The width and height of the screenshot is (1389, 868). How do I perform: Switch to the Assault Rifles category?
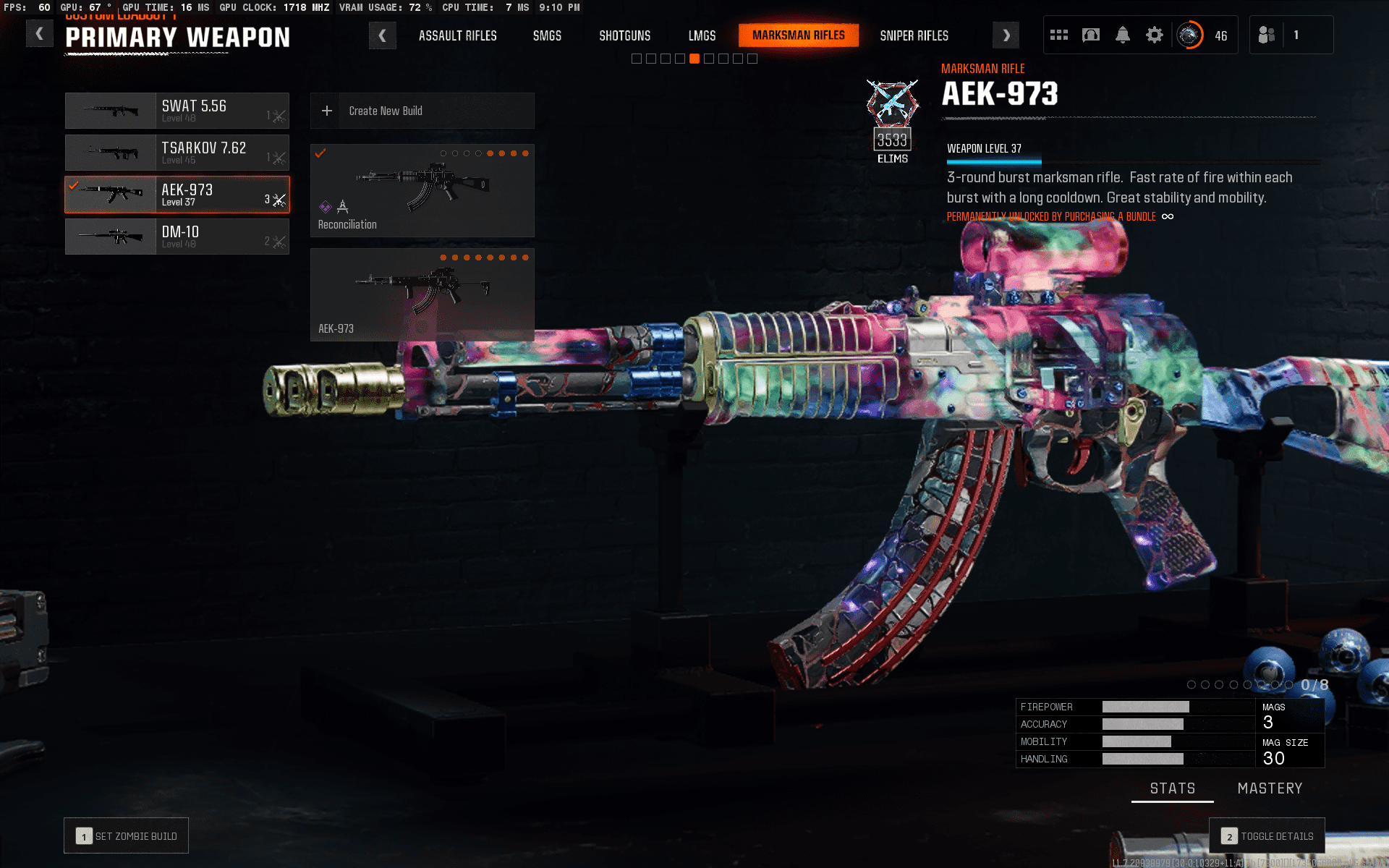(x=457, y=35)
